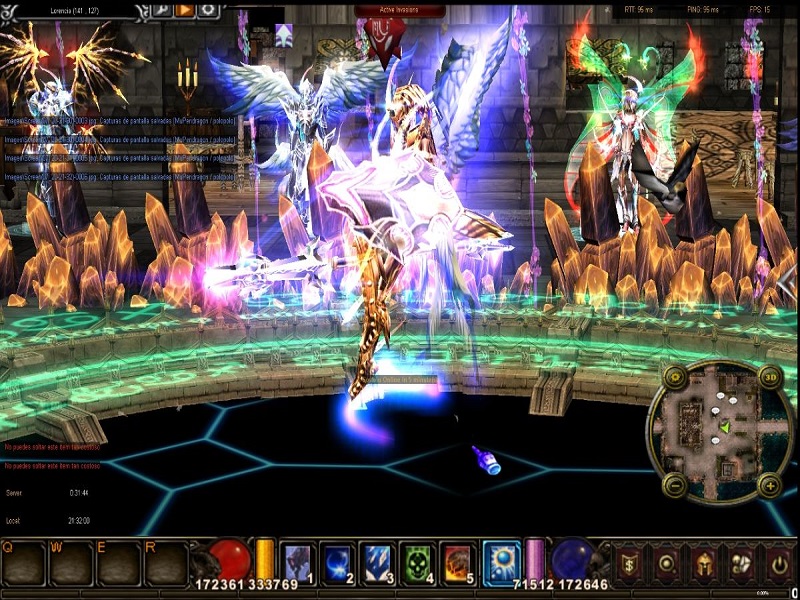Image resolution: width=800 pixels, height=600 pixels.
Task: Click the circular town minimap
Action: coord(720,430)
